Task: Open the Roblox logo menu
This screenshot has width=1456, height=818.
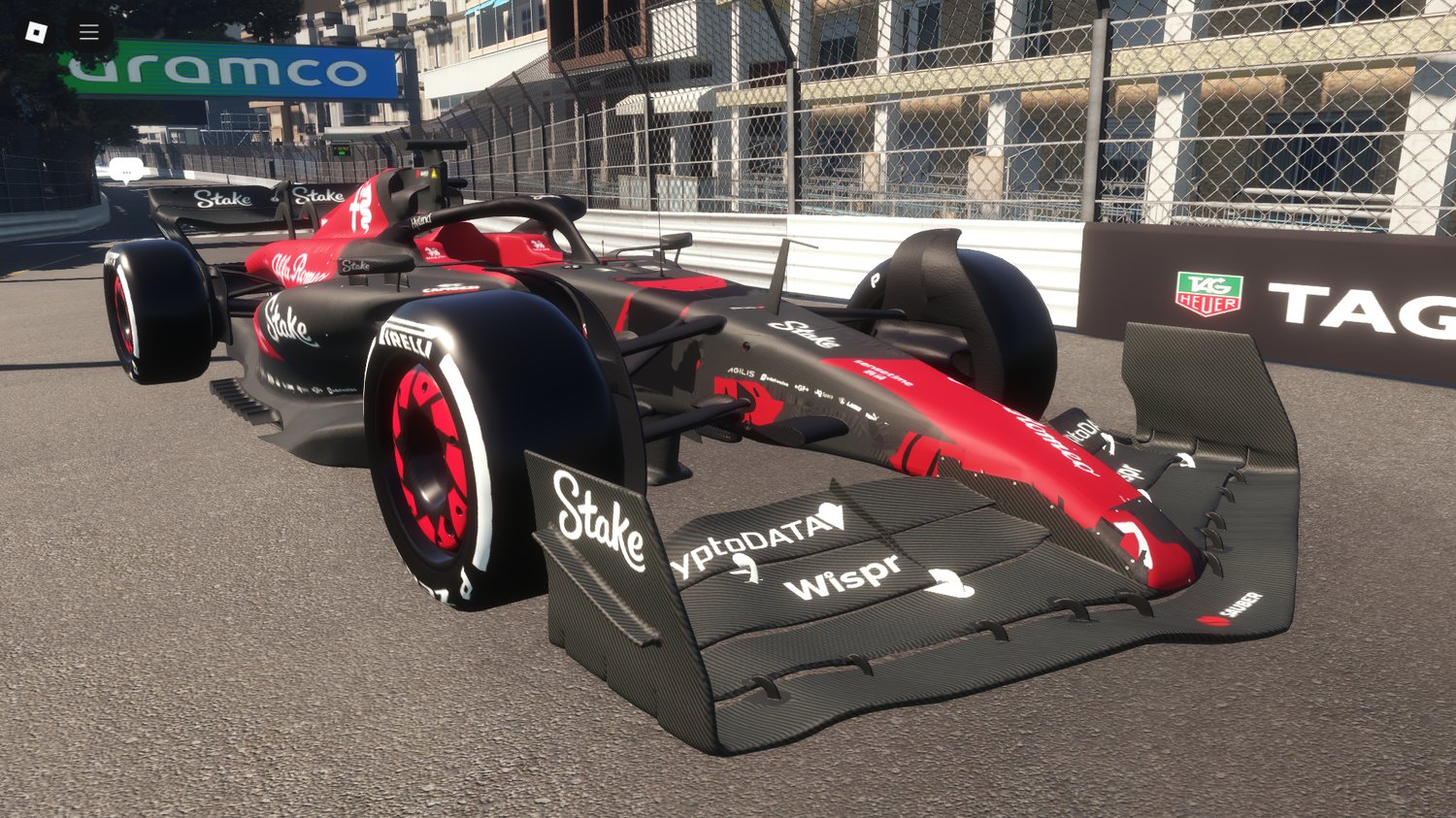Action: point(35,31)
